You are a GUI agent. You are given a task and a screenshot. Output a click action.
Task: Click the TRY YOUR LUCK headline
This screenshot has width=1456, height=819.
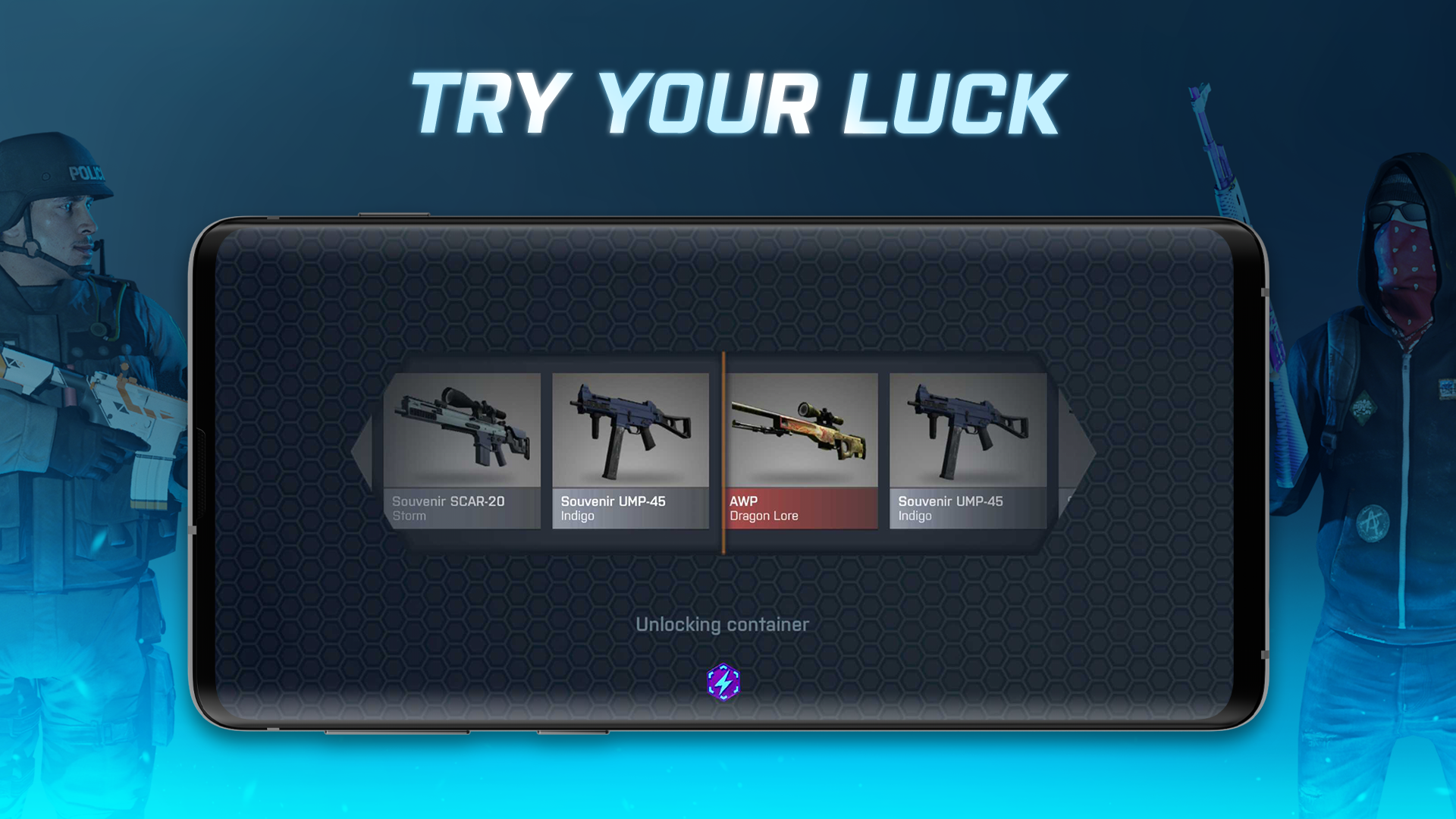(x=734, y=101)
